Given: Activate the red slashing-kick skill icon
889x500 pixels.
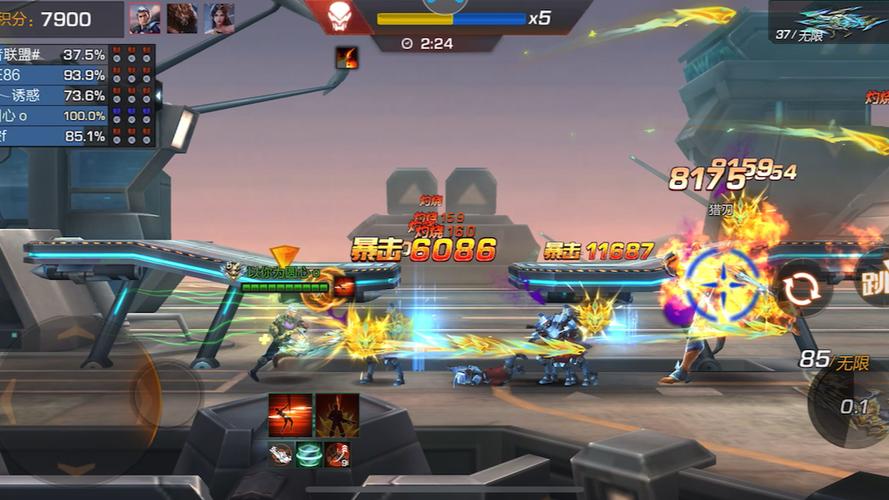Looking at the screenshot, I should tap(289, 414).
